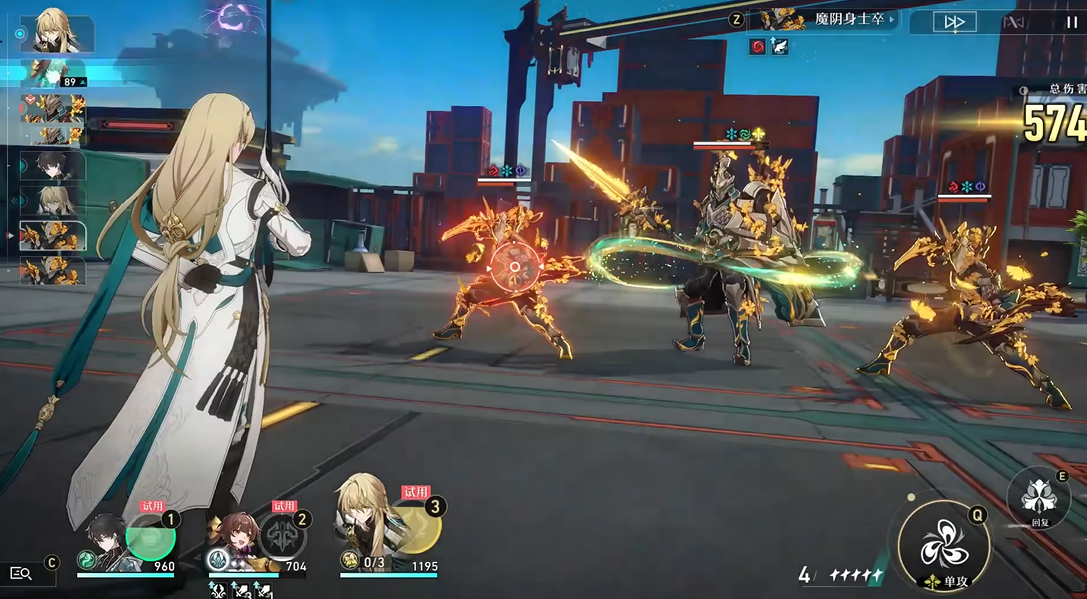Open the battle details magnifier panel

coord(21,573)
